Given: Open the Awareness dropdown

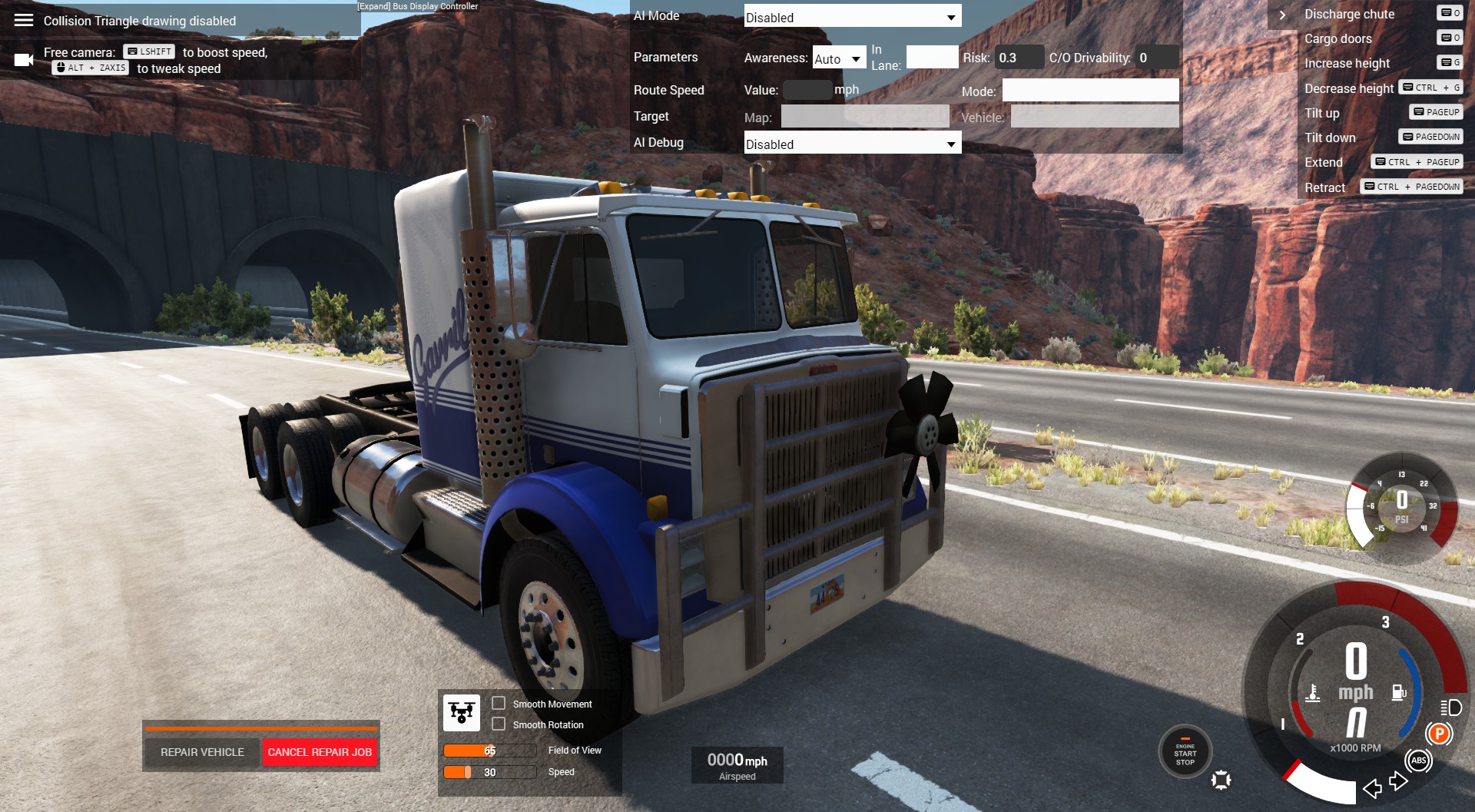Looking at the screenshot, I should point(838,58).
